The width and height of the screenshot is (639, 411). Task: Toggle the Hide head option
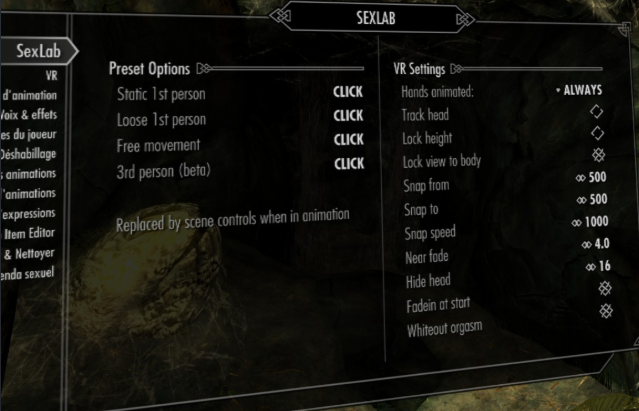coord(604,288)
